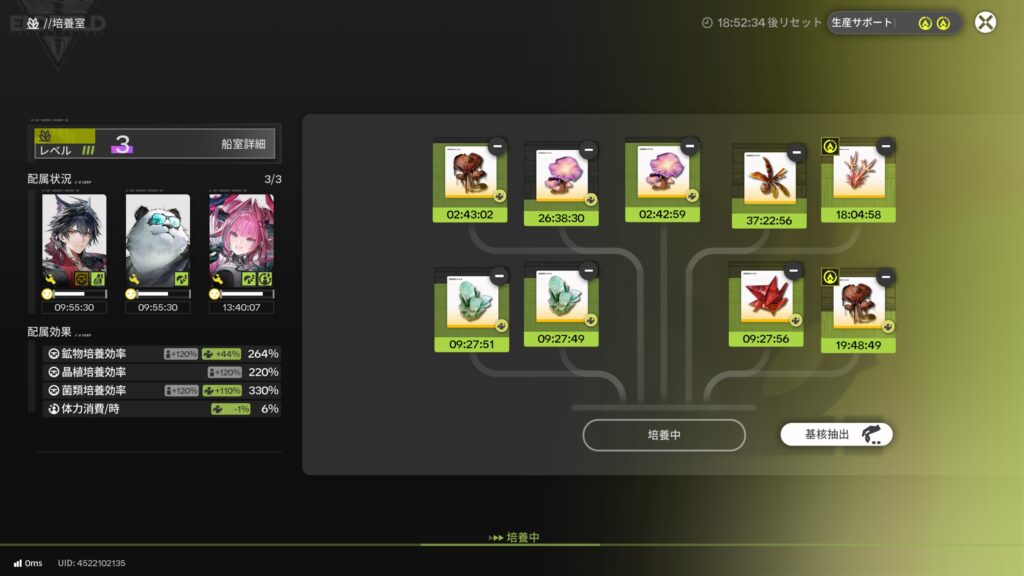Close the cultivation room screen
Viewport: 1024px width, 576px height.
click(985, 22)
